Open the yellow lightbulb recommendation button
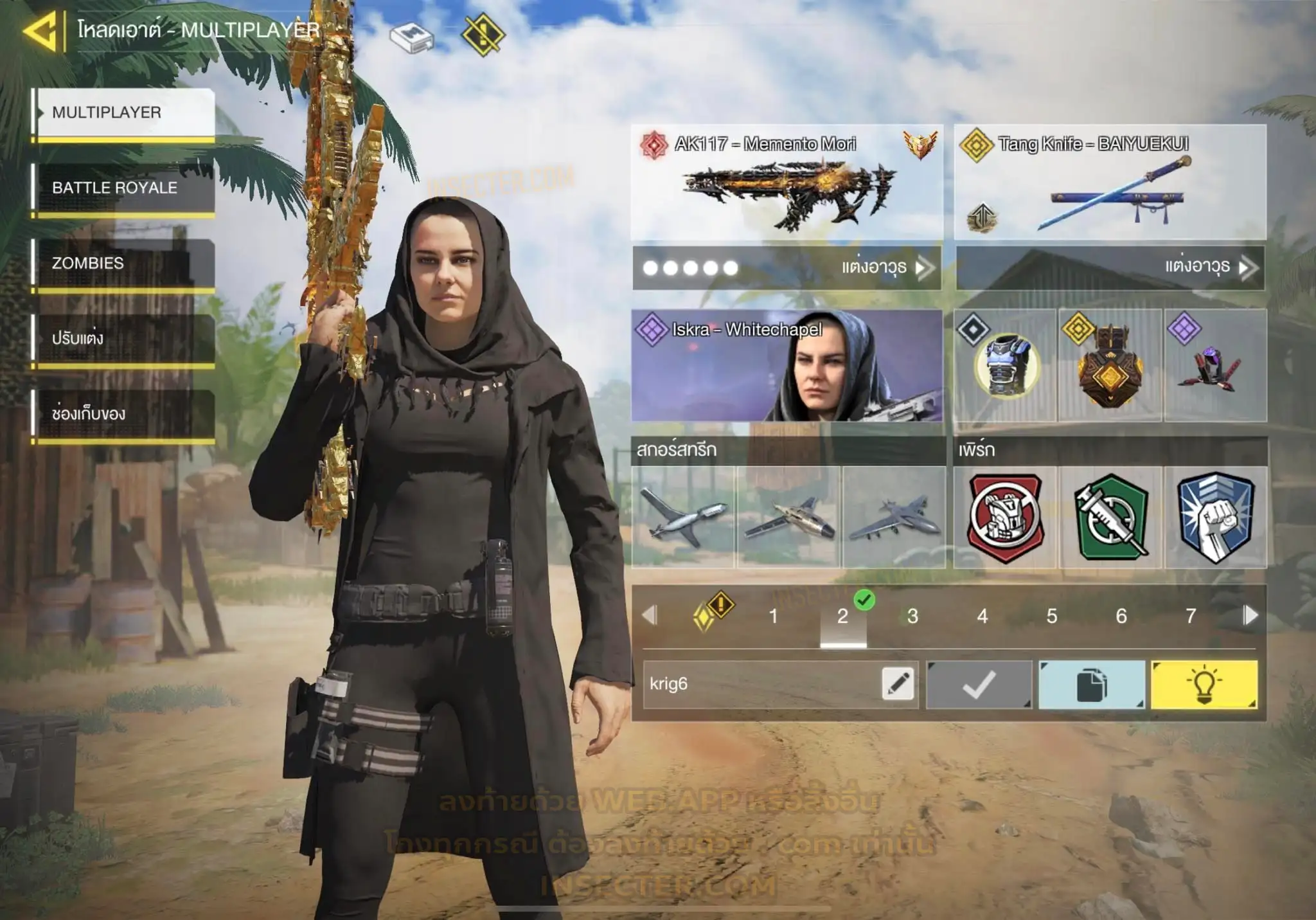The width and height of the screenshot is (1316, 920). click(1204, 685)
